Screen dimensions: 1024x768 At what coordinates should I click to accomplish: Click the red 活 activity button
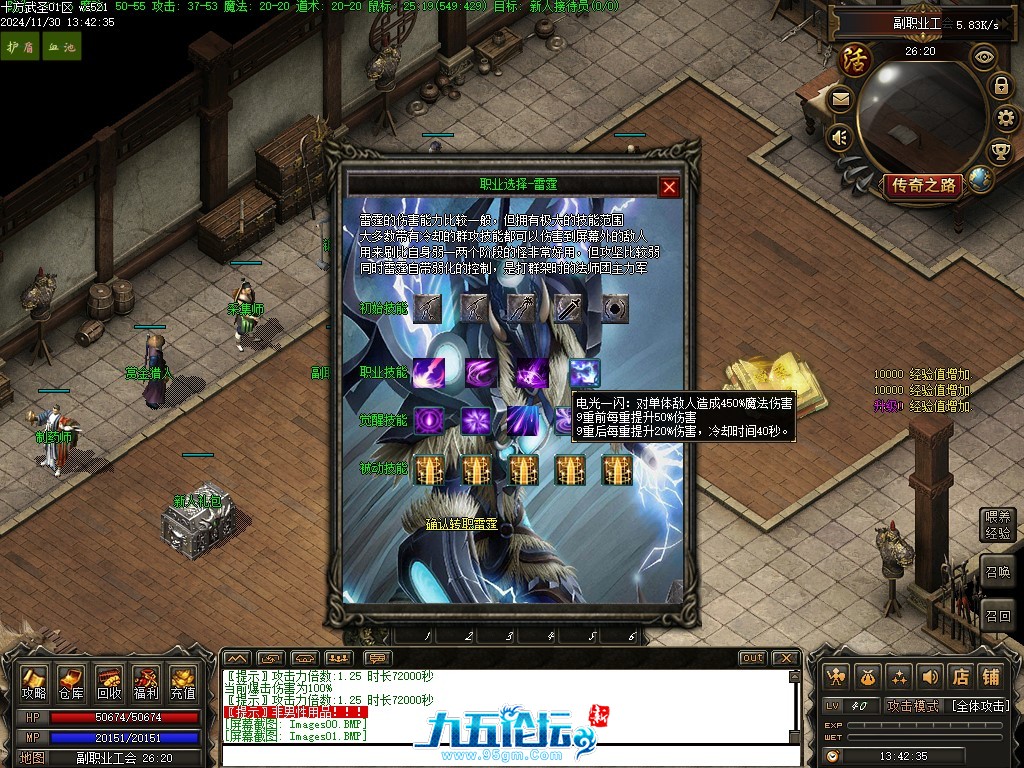(855, 58)
